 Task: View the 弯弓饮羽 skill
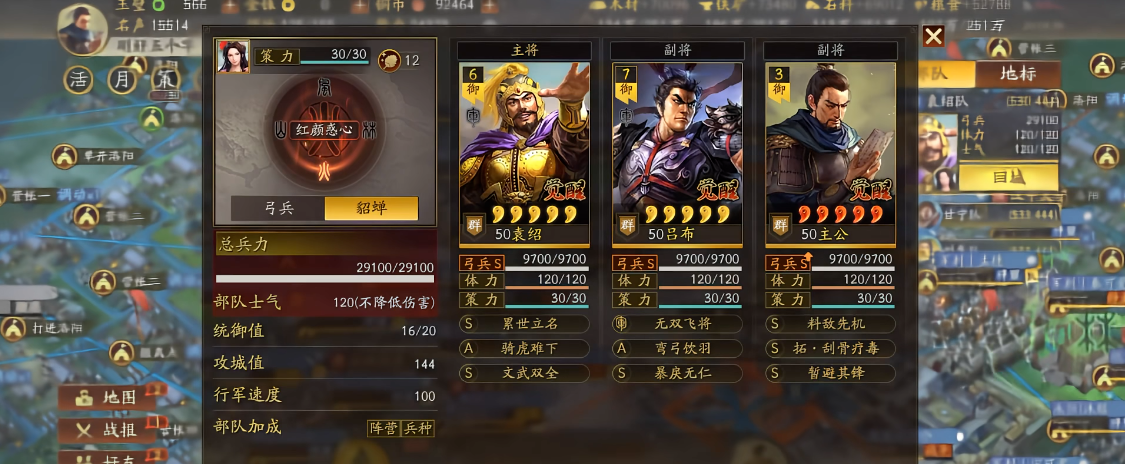pos(677,348)
